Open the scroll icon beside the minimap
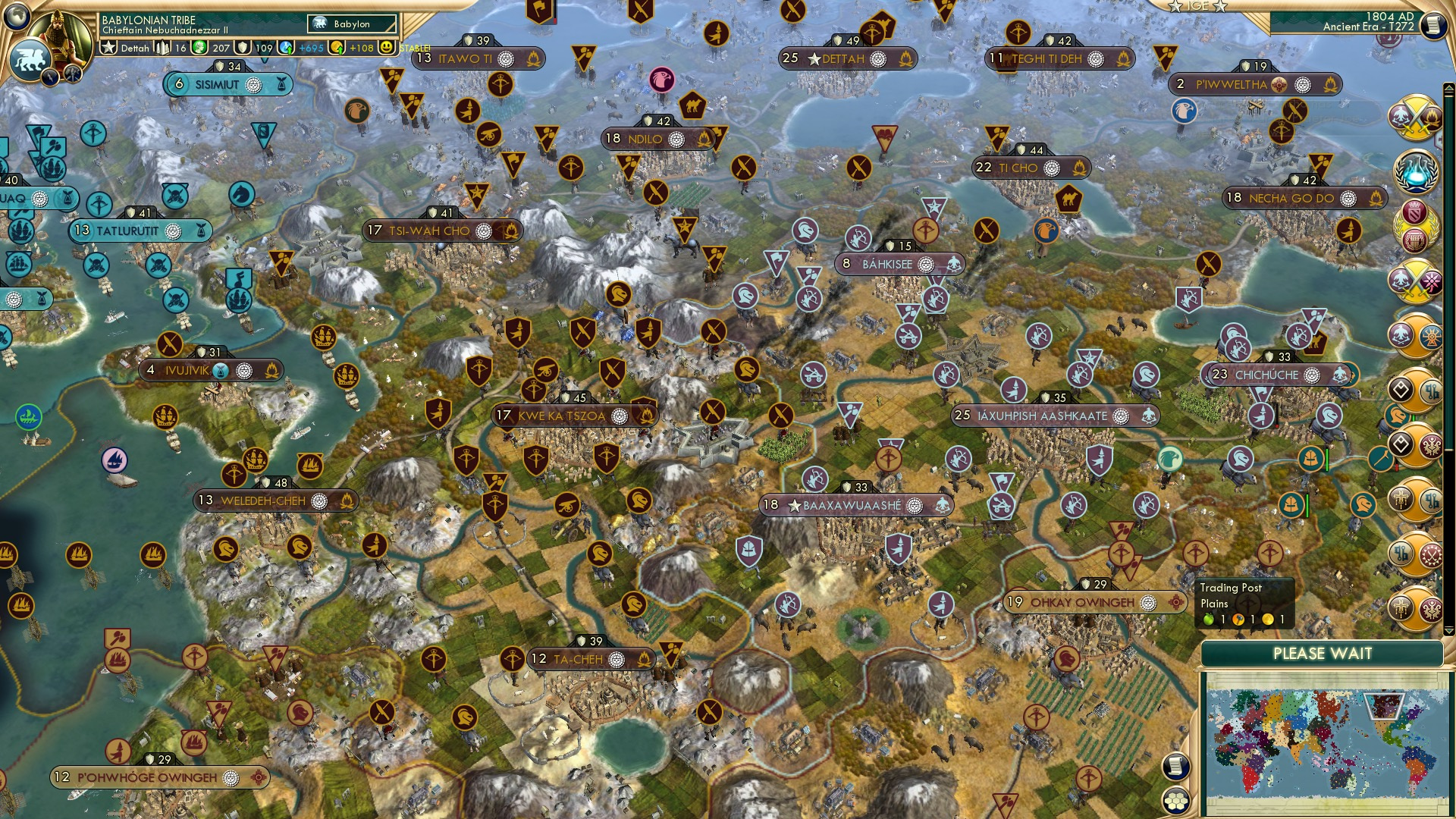The height and width of the screenshot is (819, 1456). (1175, 767)
